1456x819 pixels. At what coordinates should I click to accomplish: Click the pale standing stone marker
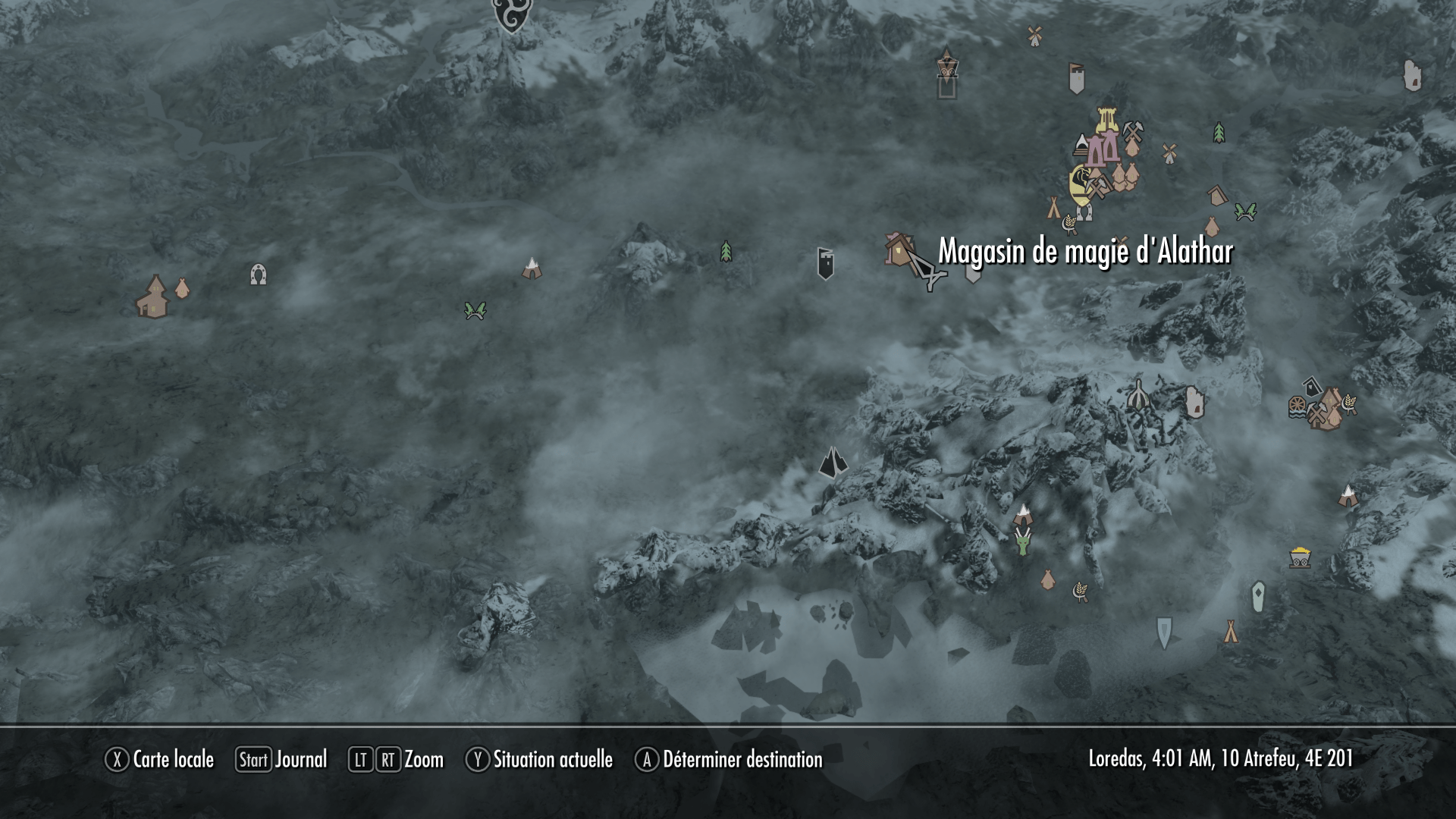[1258, 597]
